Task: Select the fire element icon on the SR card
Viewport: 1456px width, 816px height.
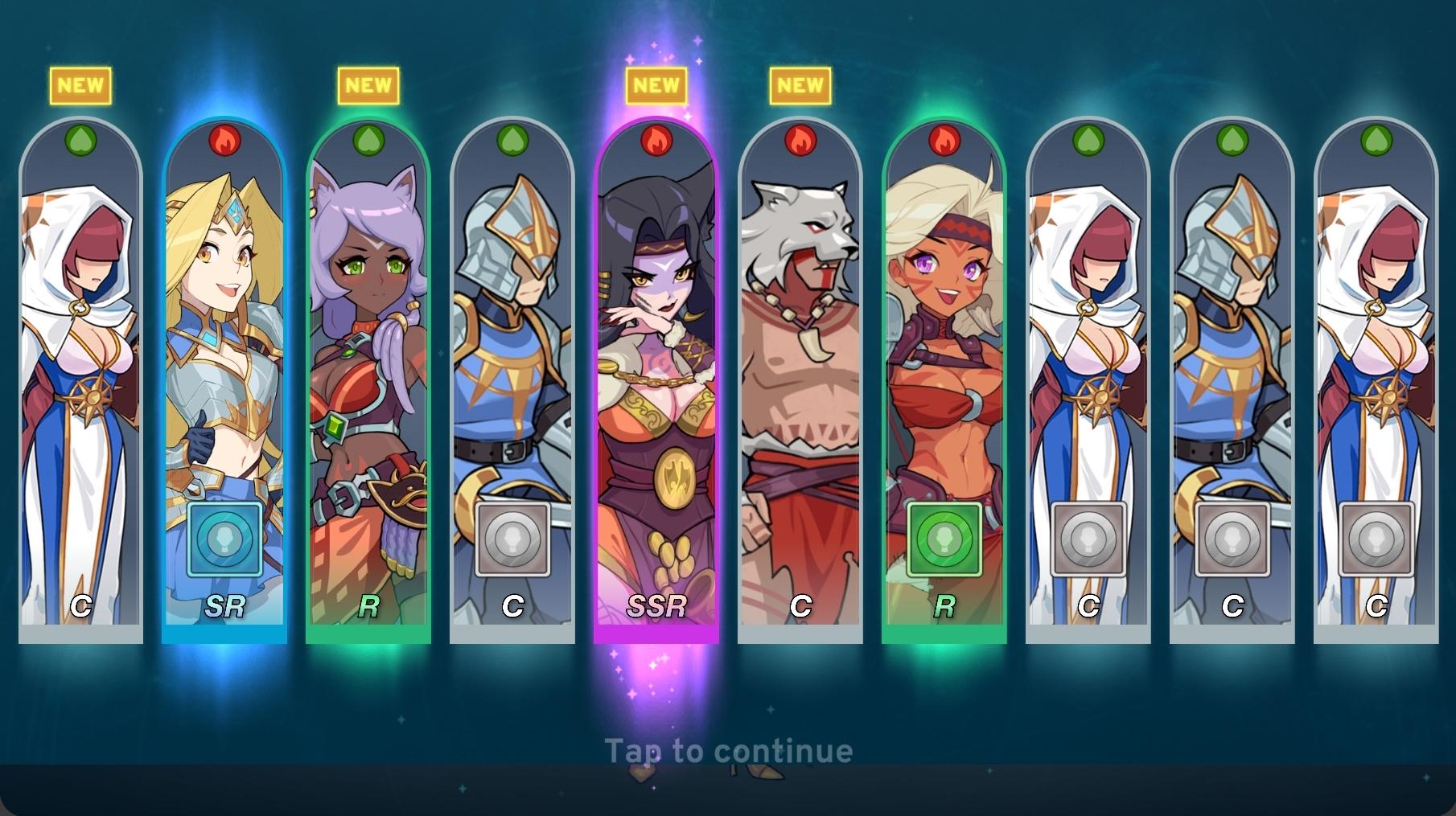Action: [224, 139]
